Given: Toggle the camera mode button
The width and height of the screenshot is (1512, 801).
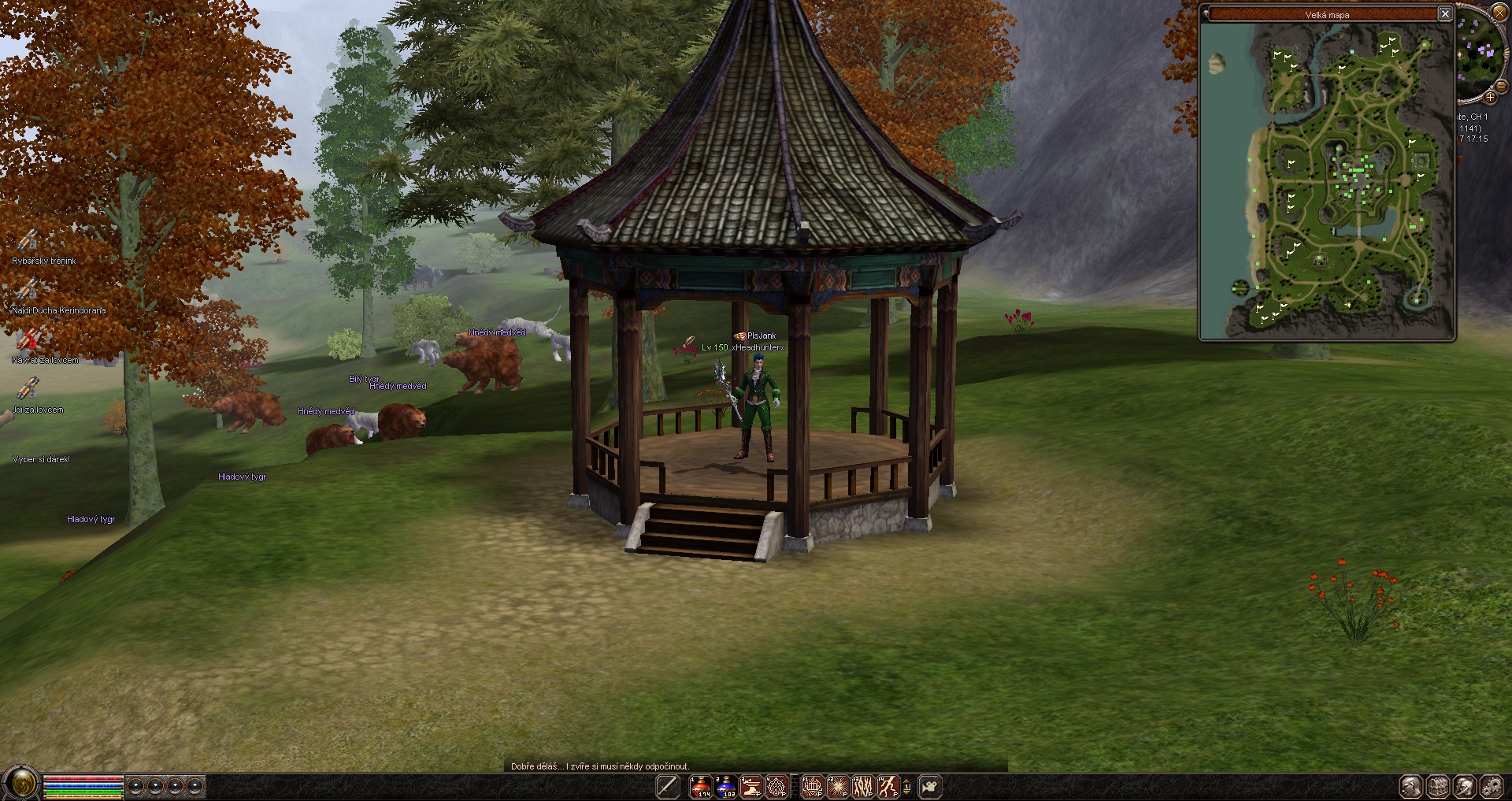Looking at the screenshot, I should pyautogui.click(x=930, y=786).
